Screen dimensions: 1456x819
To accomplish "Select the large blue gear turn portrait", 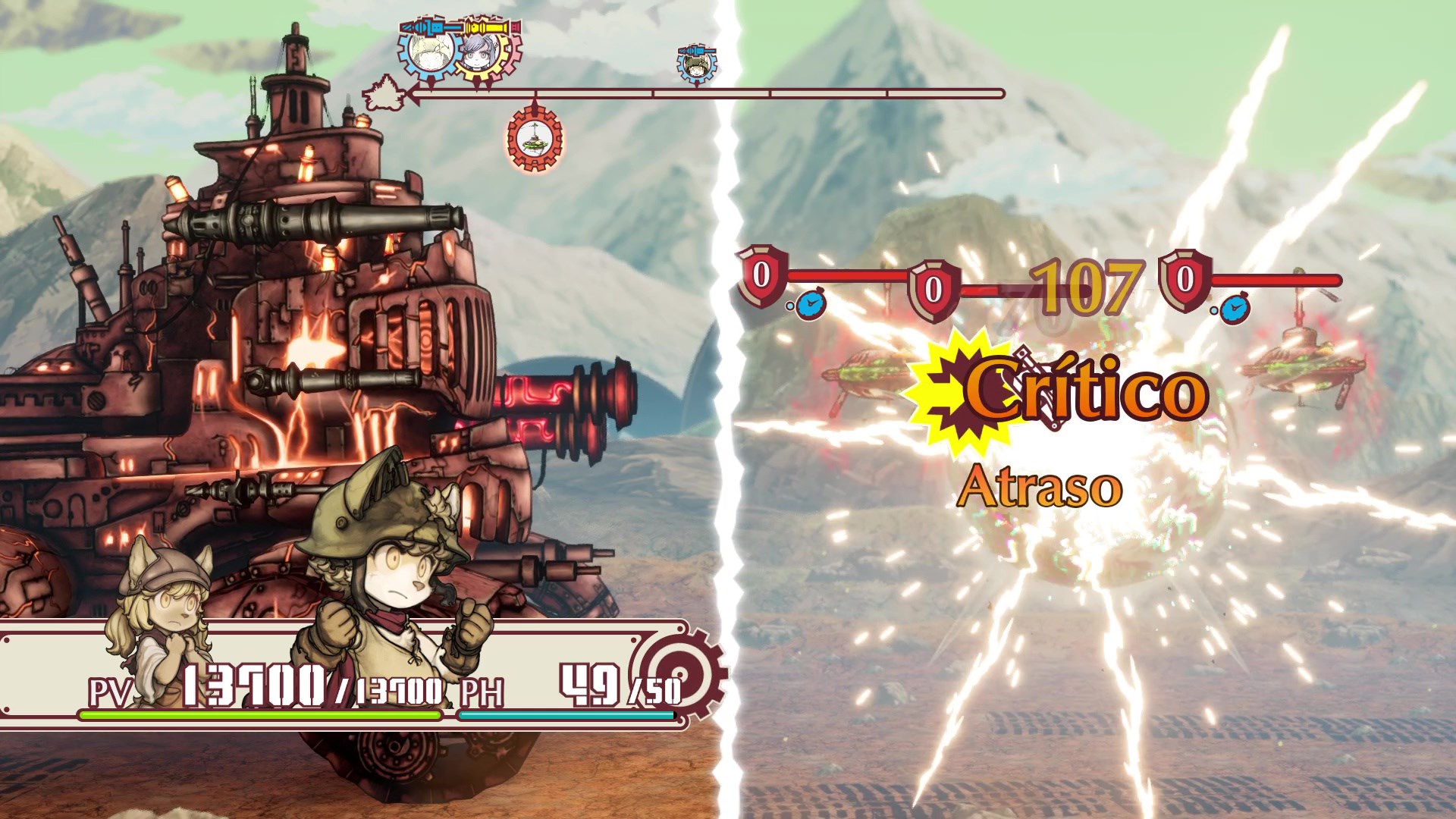I will click(430, 50).
